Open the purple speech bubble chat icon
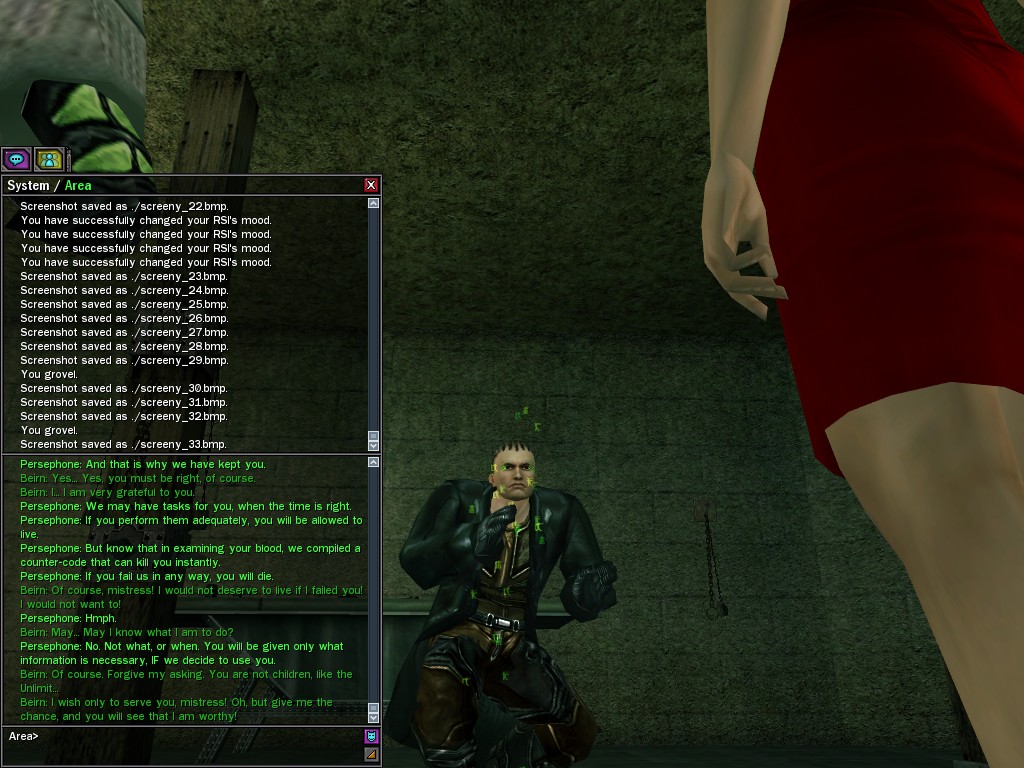 pos(16,159)
